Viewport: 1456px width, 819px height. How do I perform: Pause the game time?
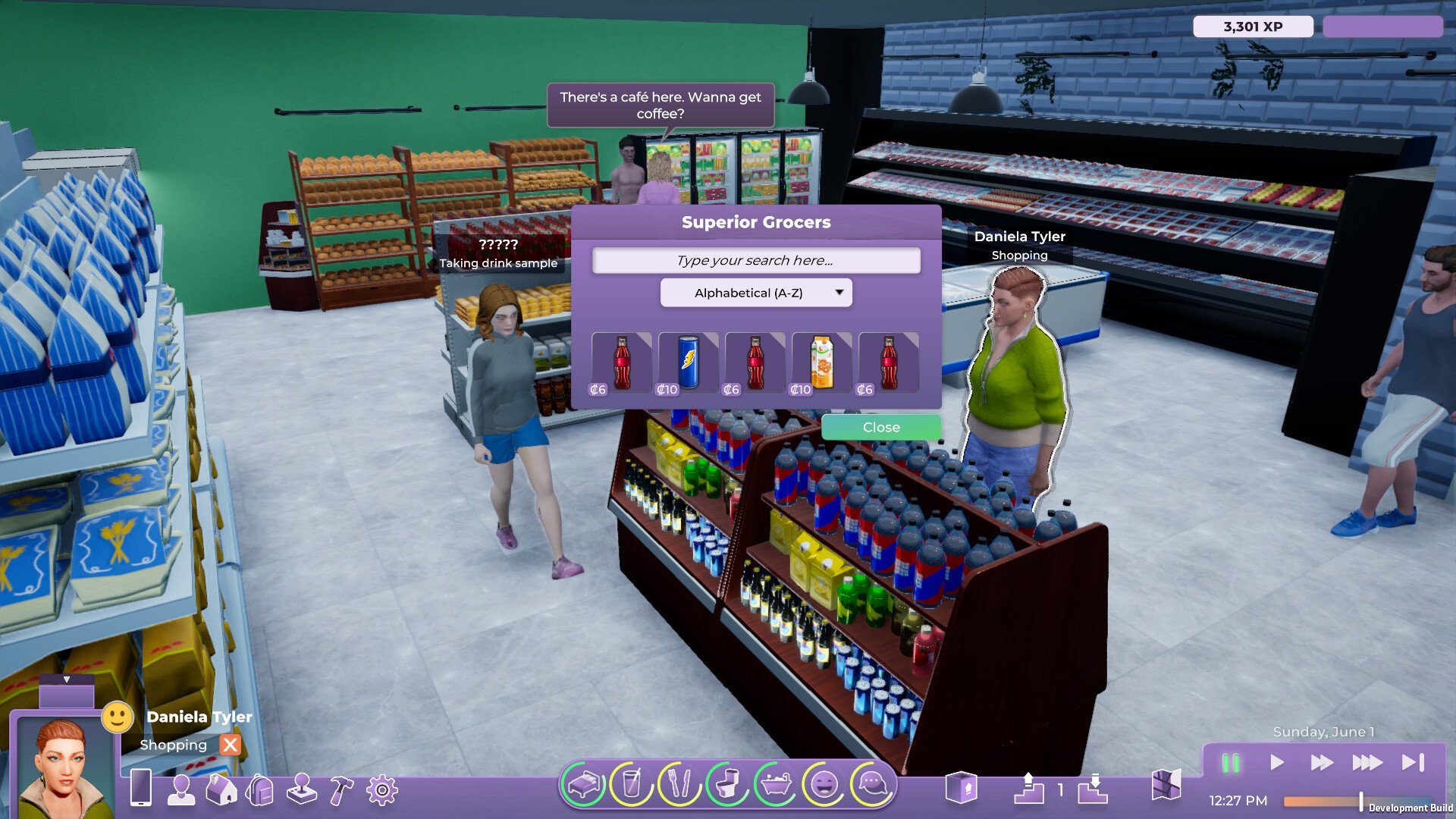pos(1230,763)
